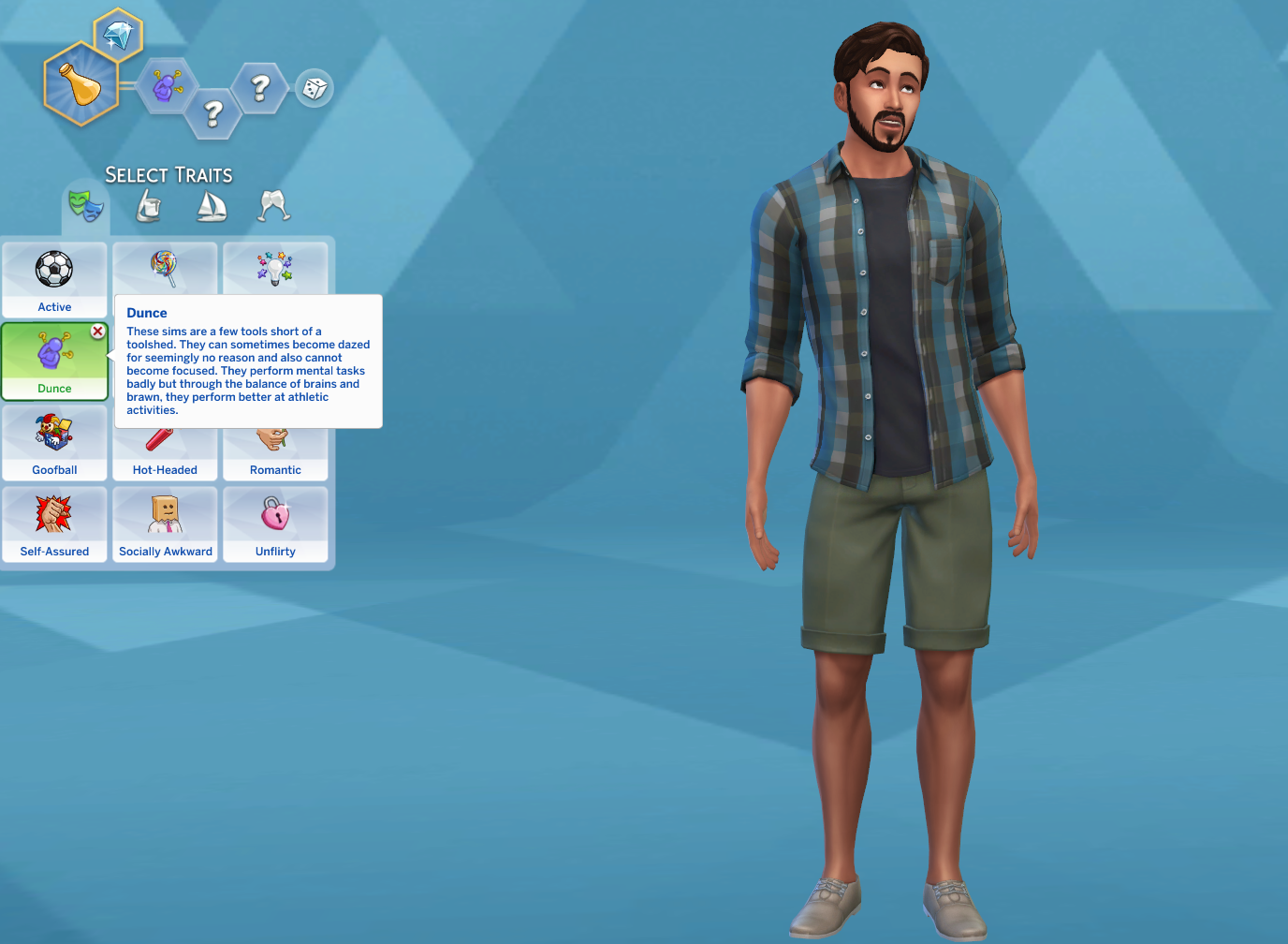Select the Unflirty trait

tap(275, 522)
